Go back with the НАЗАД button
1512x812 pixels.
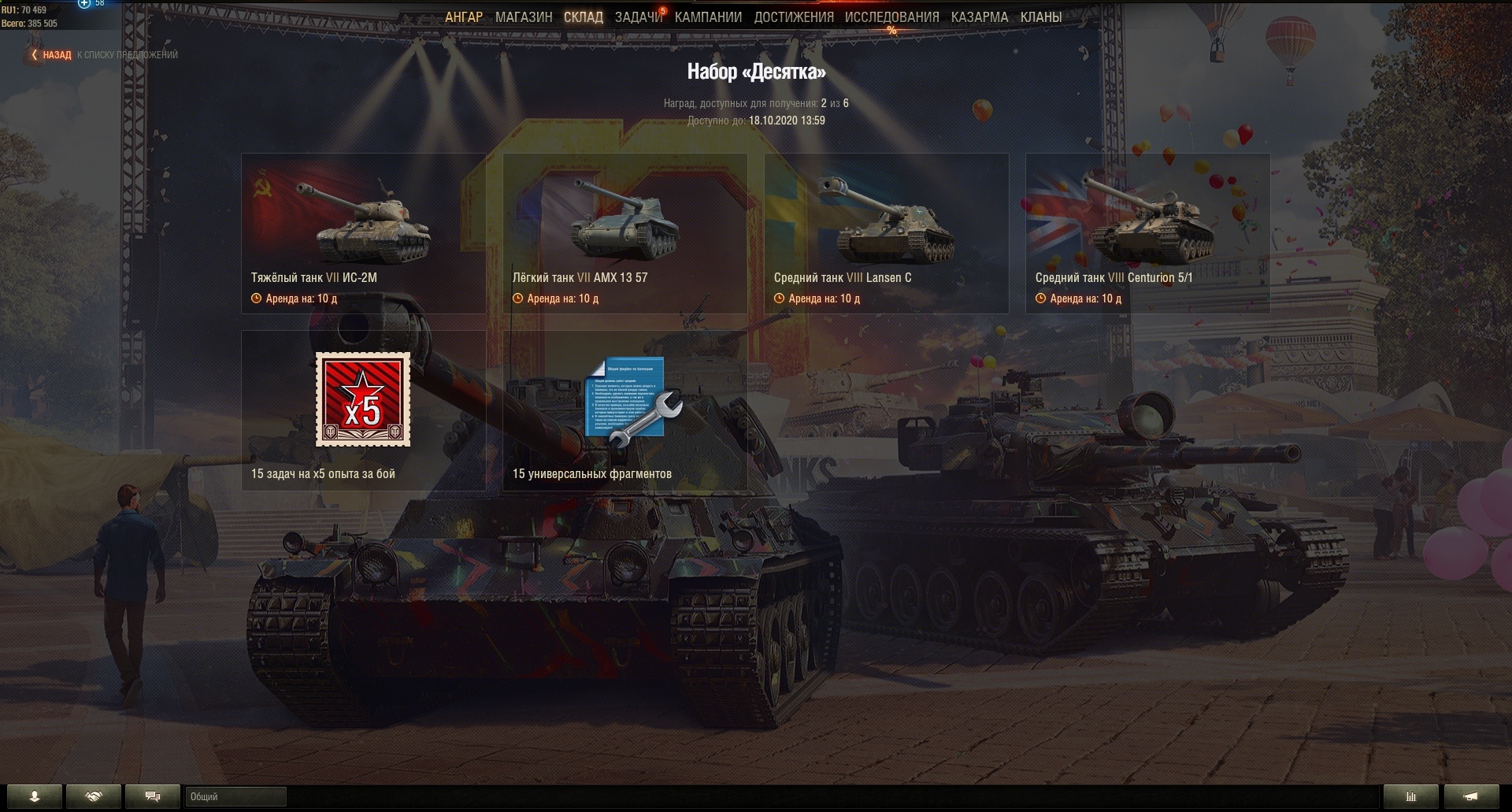click(x=52, y=55)
